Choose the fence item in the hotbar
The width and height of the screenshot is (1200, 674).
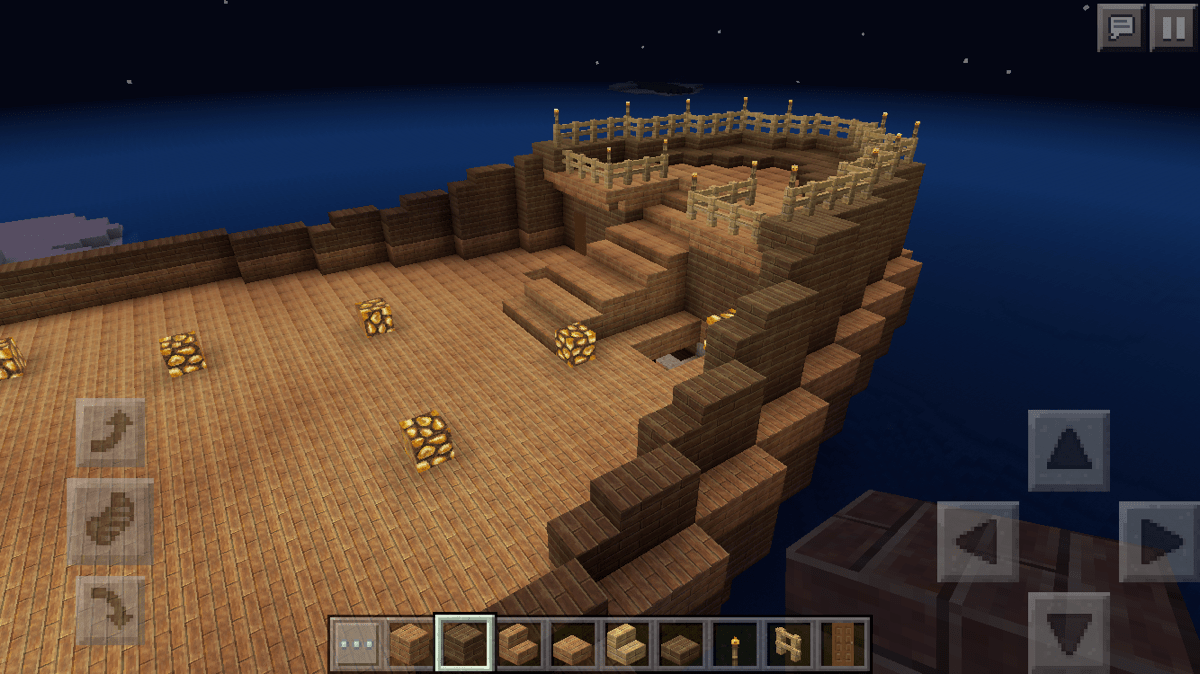click(x=789, y=645)
